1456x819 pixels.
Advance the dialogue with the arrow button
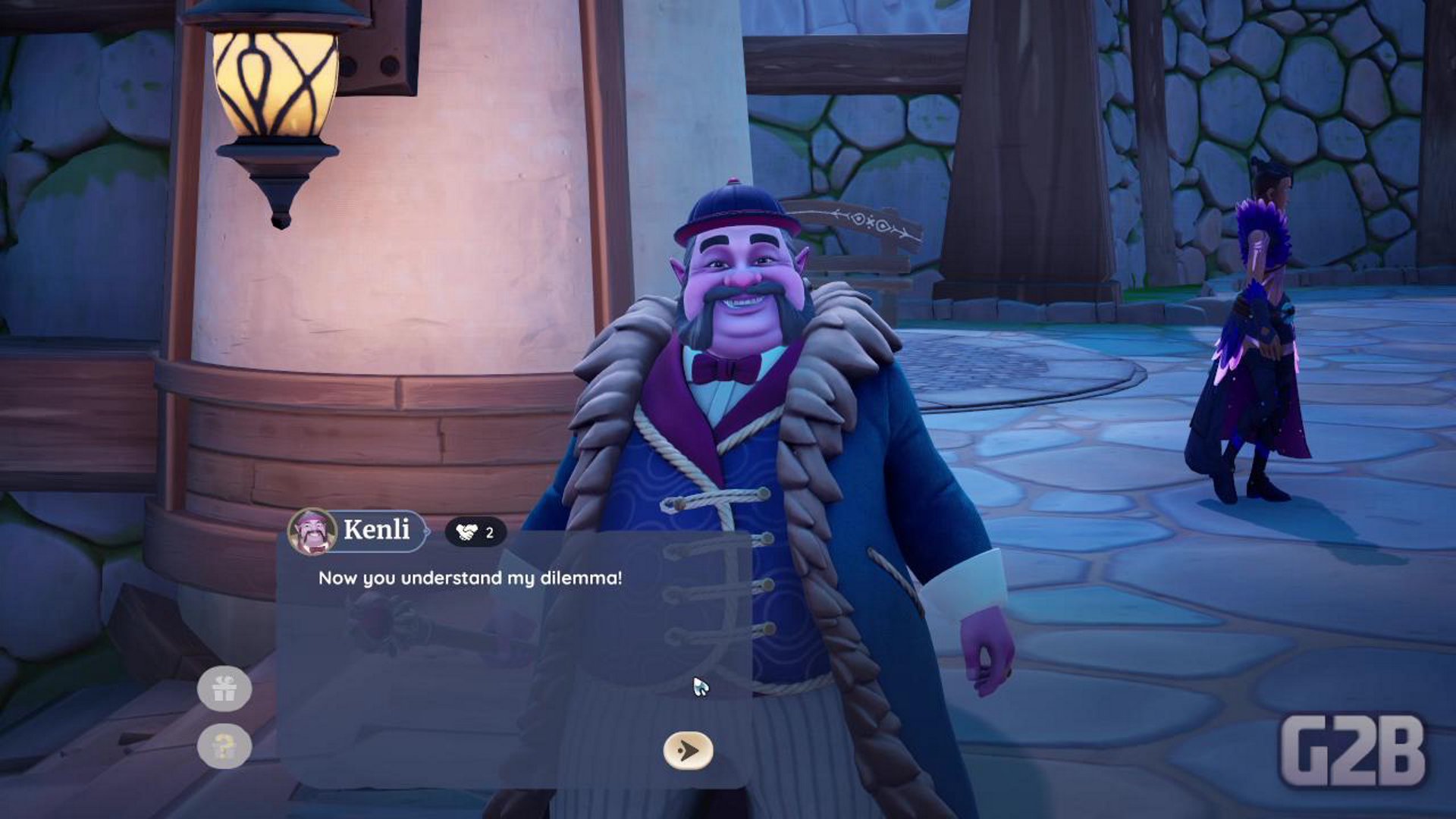point(688,750)
